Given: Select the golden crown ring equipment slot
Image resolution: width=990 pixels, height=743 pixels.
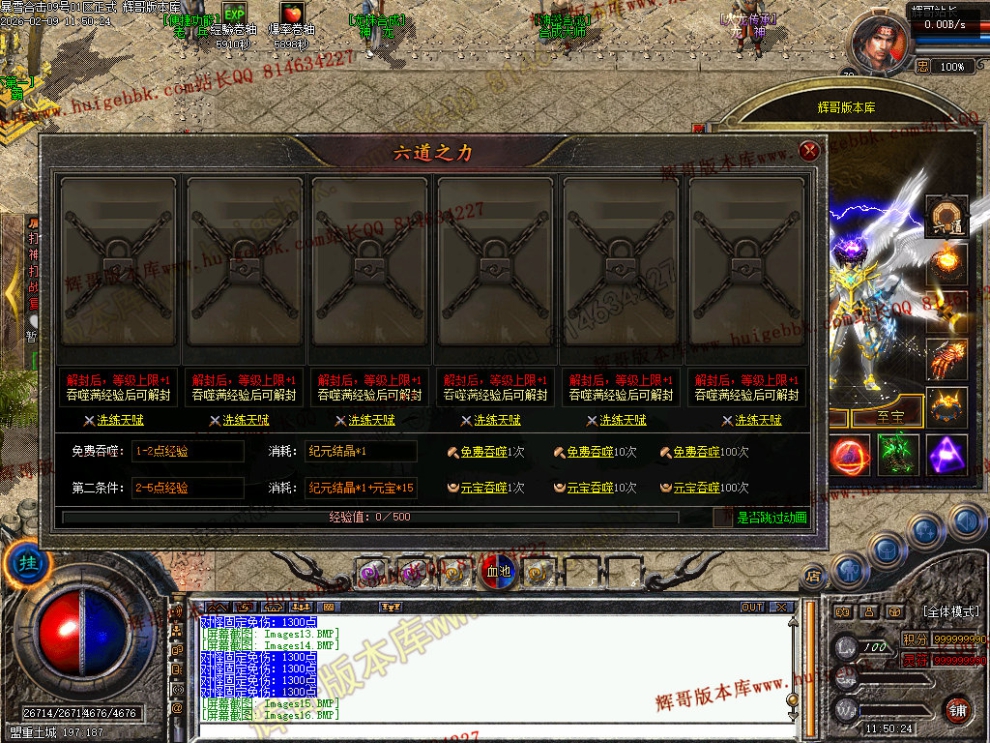Looking at the screenshot, I should point(945,406).
